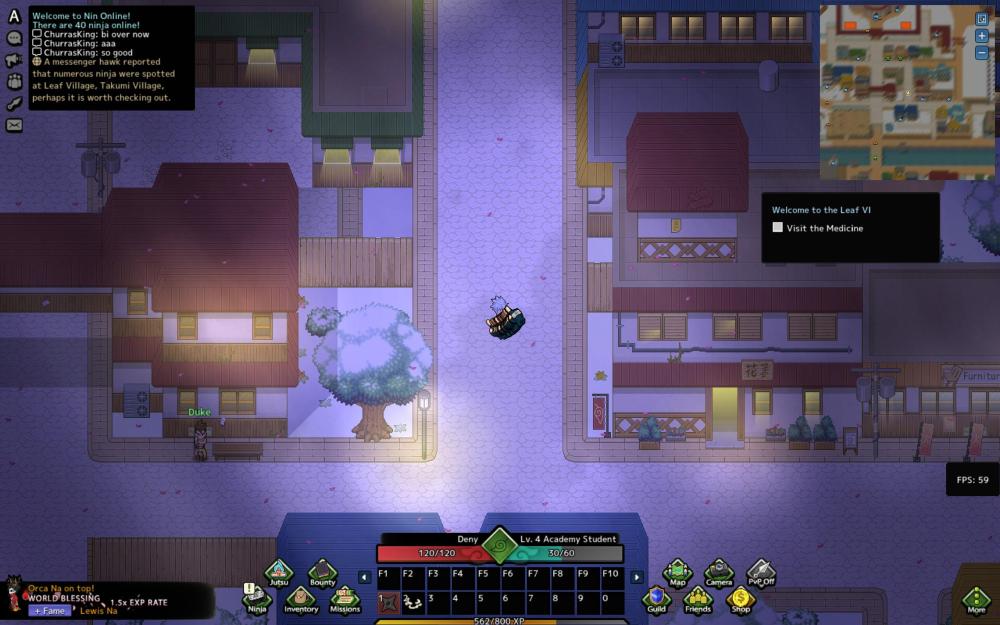Open the Jutsu menu

click(x=278, y=572)
